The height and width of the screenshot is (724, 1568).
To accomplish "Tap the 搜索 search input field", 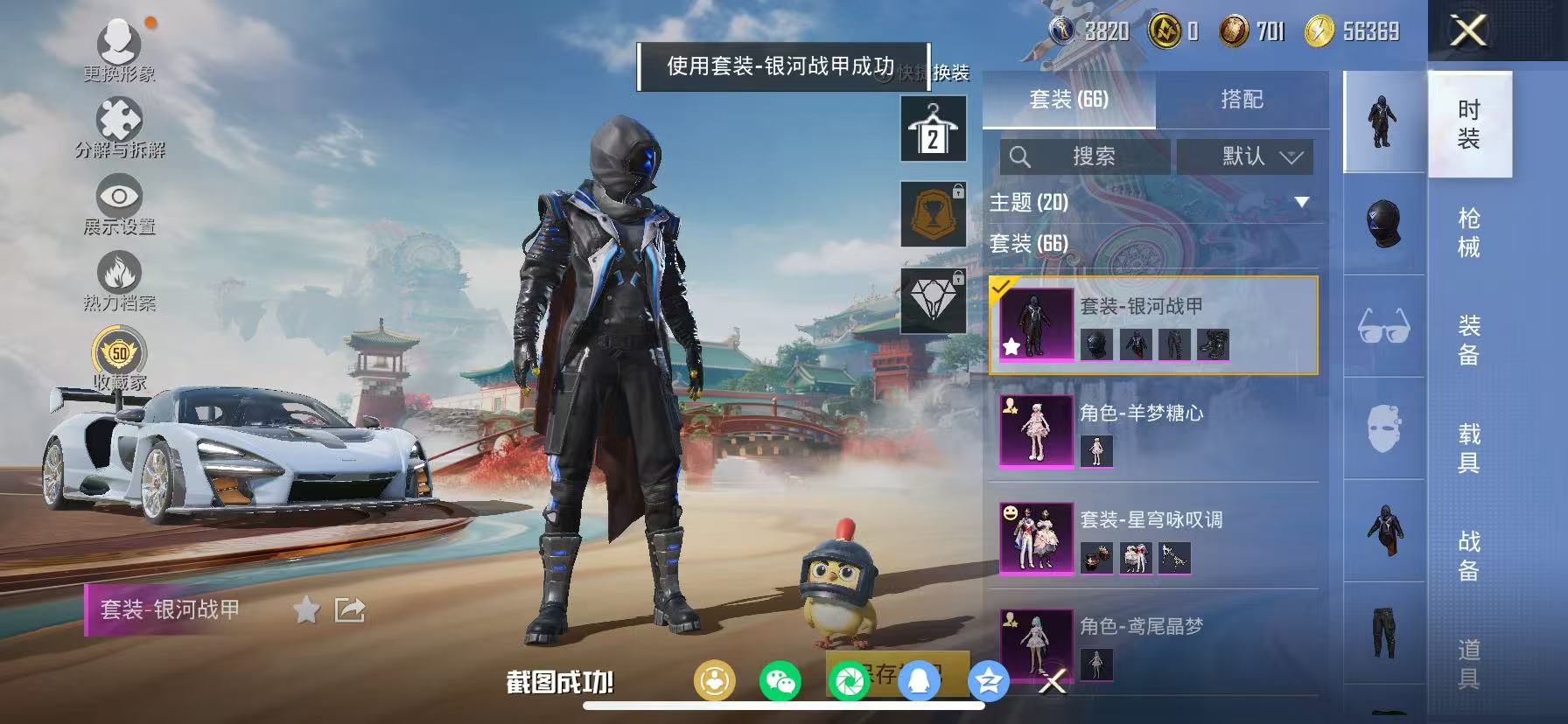I will [x=1089, y=157].
